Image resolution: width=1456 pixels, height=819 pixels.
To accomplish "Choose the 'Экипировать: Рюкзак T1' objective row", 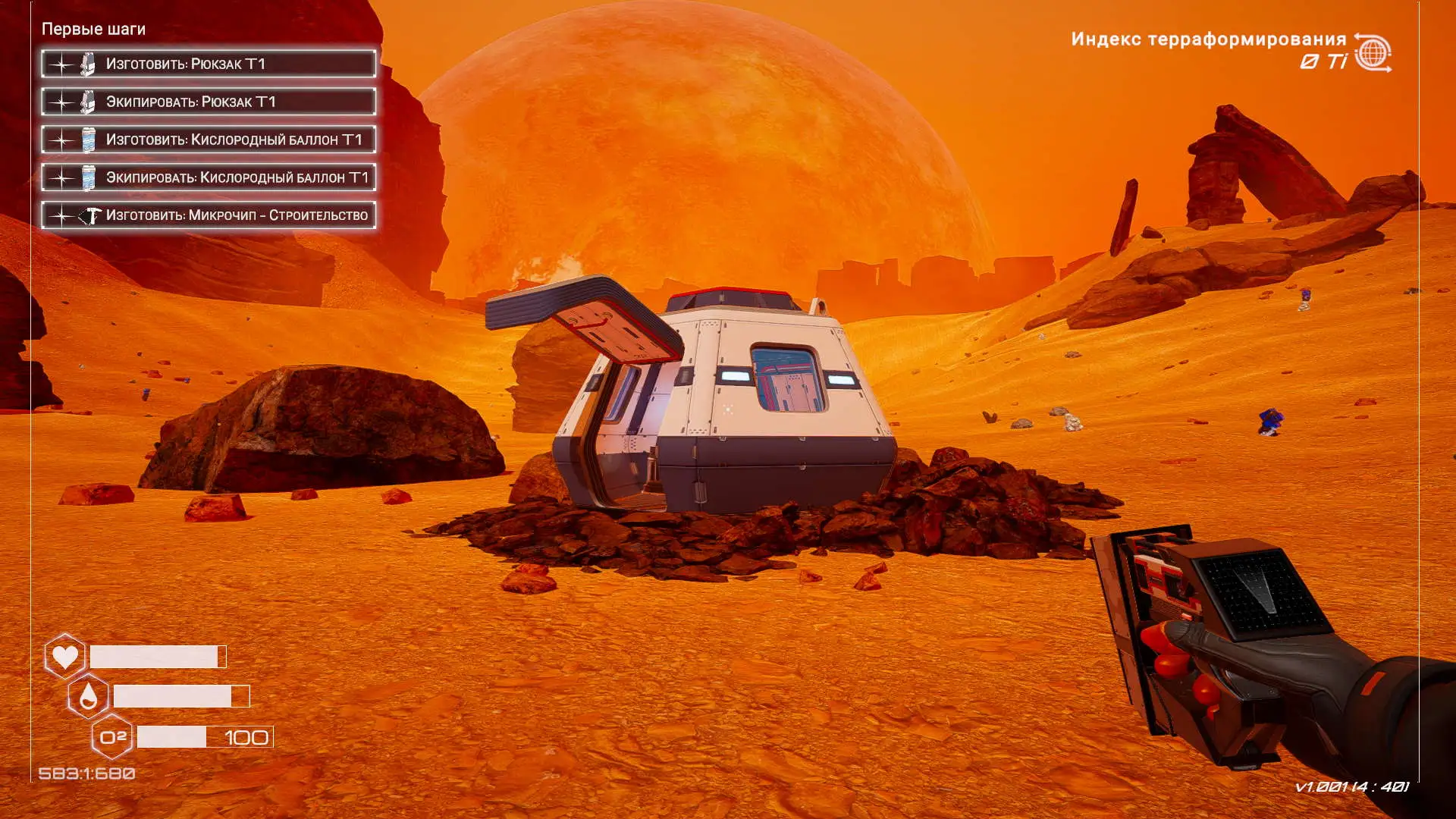I will click(x=209, y=102).
